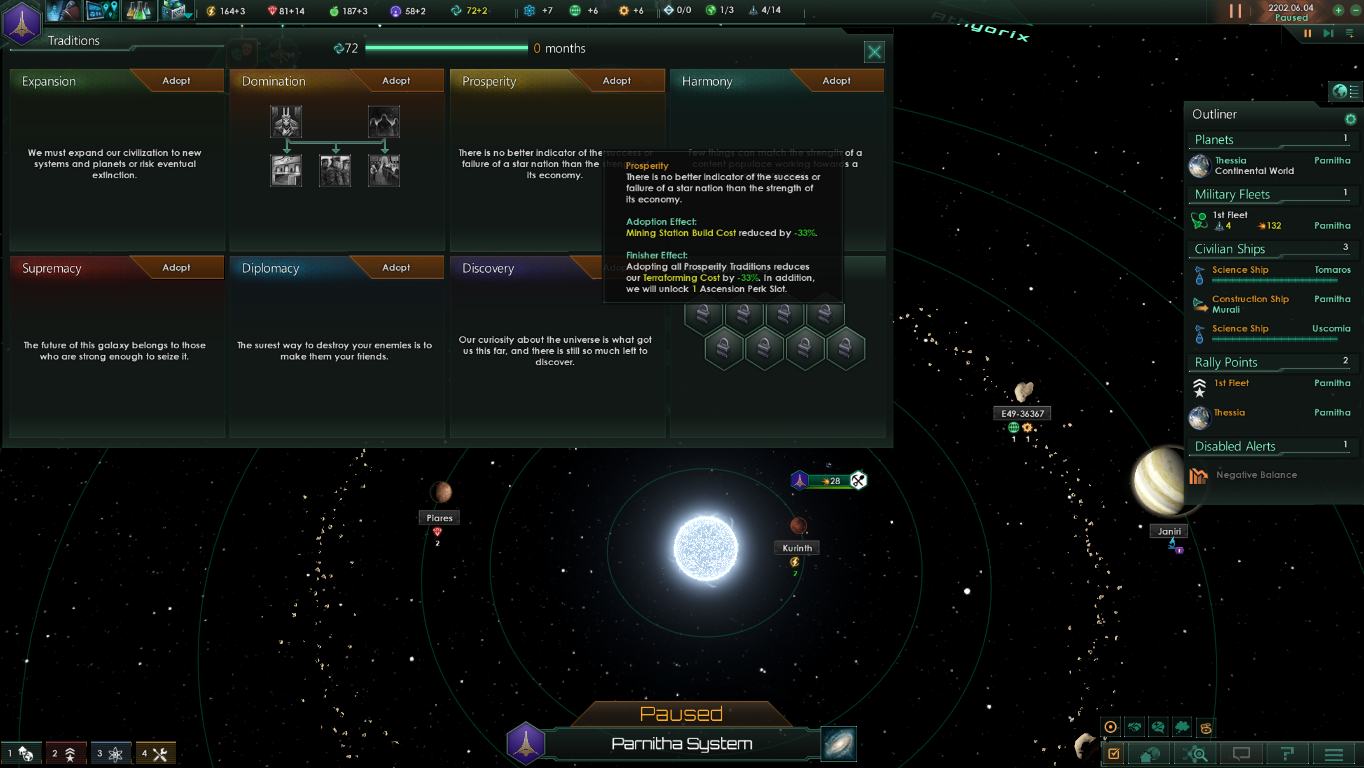Open the Research panel flask icon

point(140,11)
